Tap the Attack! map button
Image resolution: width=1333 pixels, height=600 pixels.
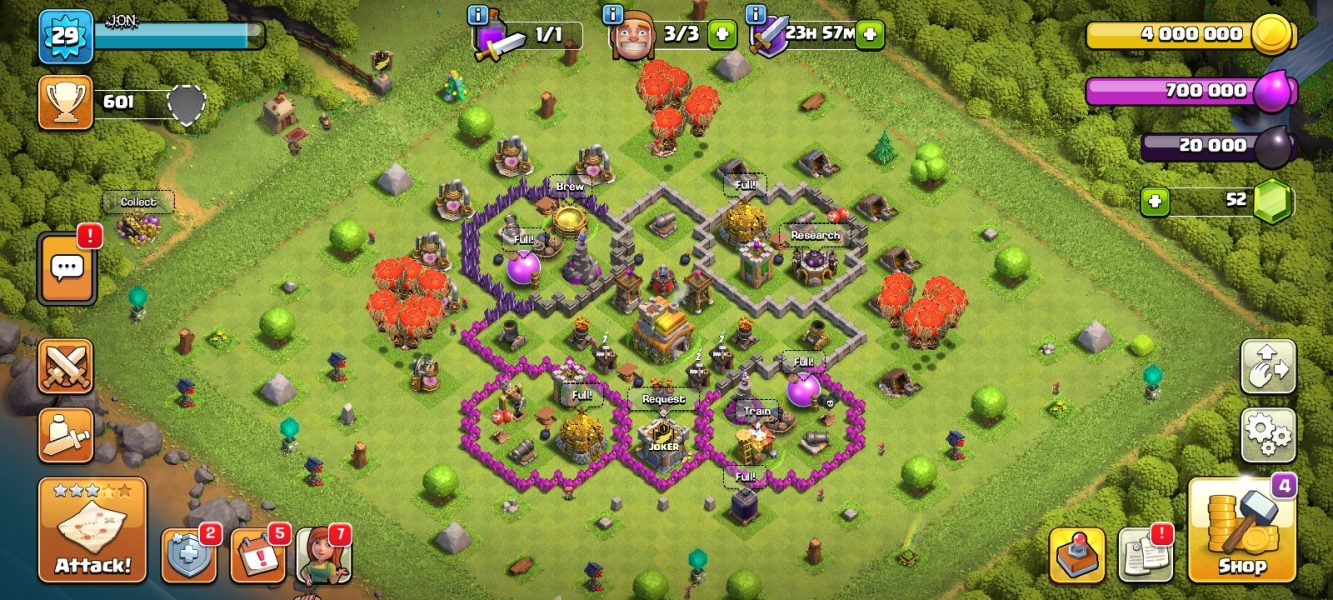(92, 530)
